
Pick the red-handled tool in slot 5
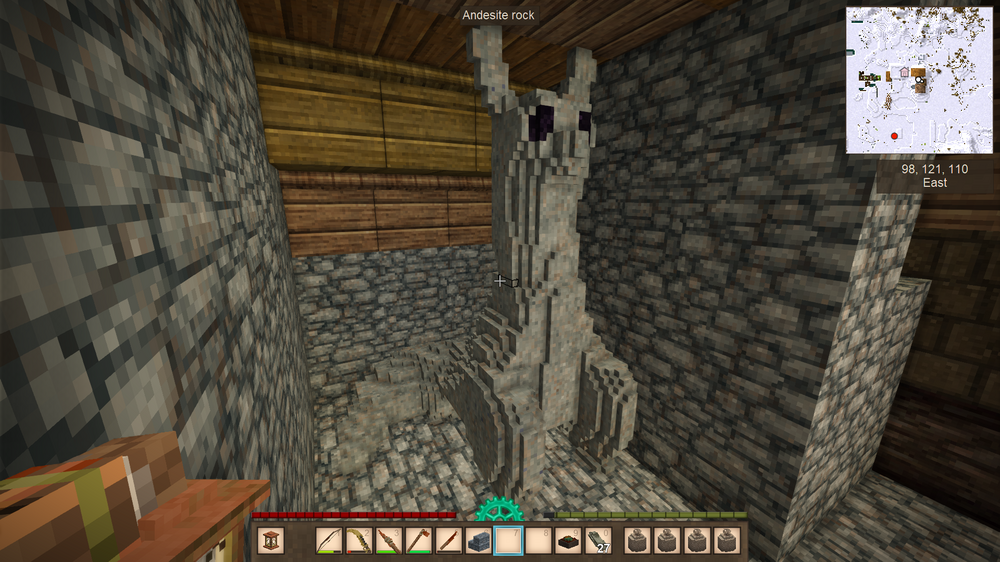click(x=449, y=541)
